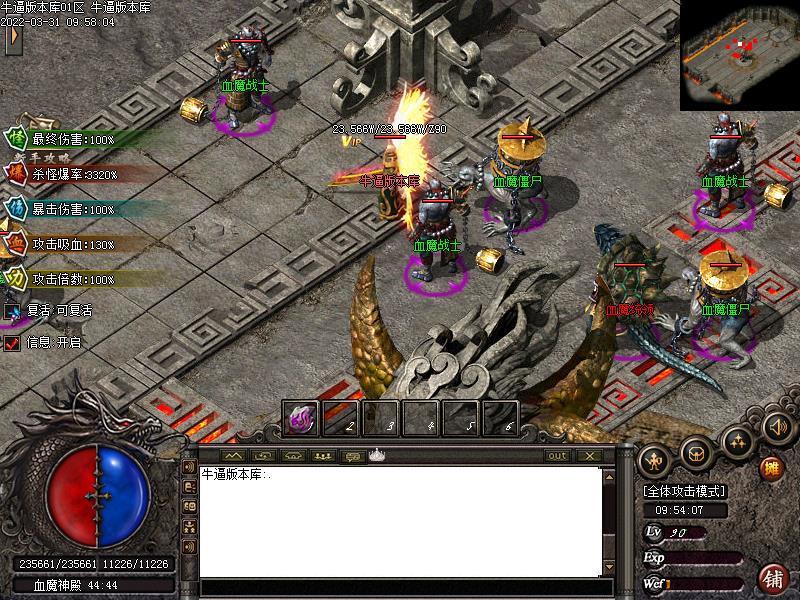Switch the 全体攻击模式 attack mode

pyautogui.click(x=684, y=492)
